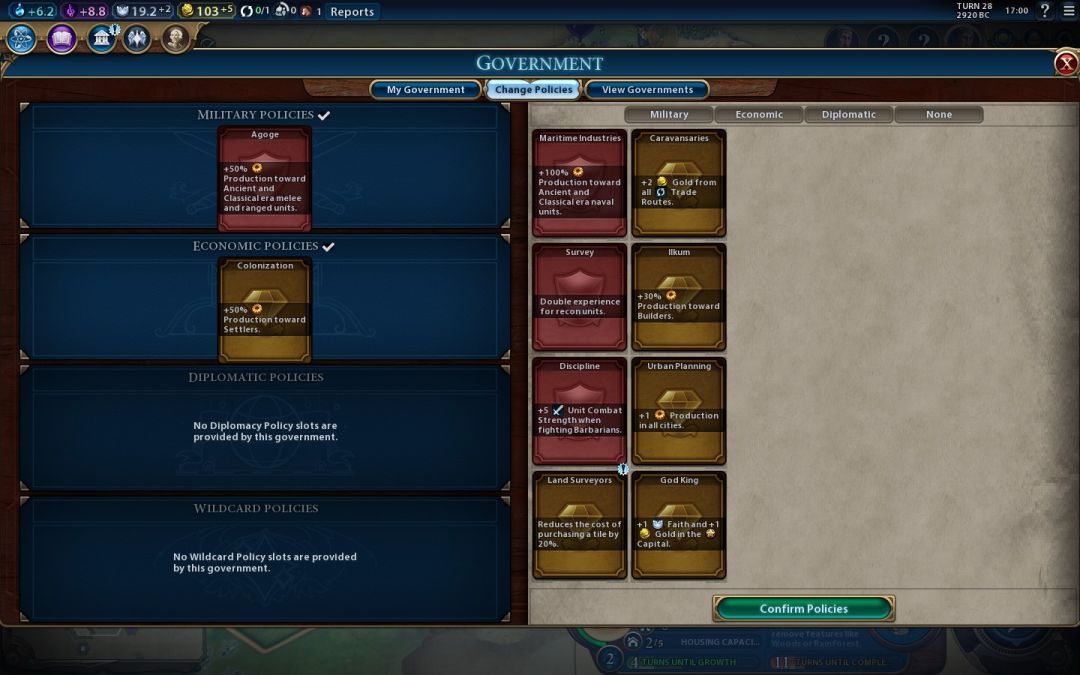
Task: Click the slotted Colonization economic policy
Action: coord(265,310)
